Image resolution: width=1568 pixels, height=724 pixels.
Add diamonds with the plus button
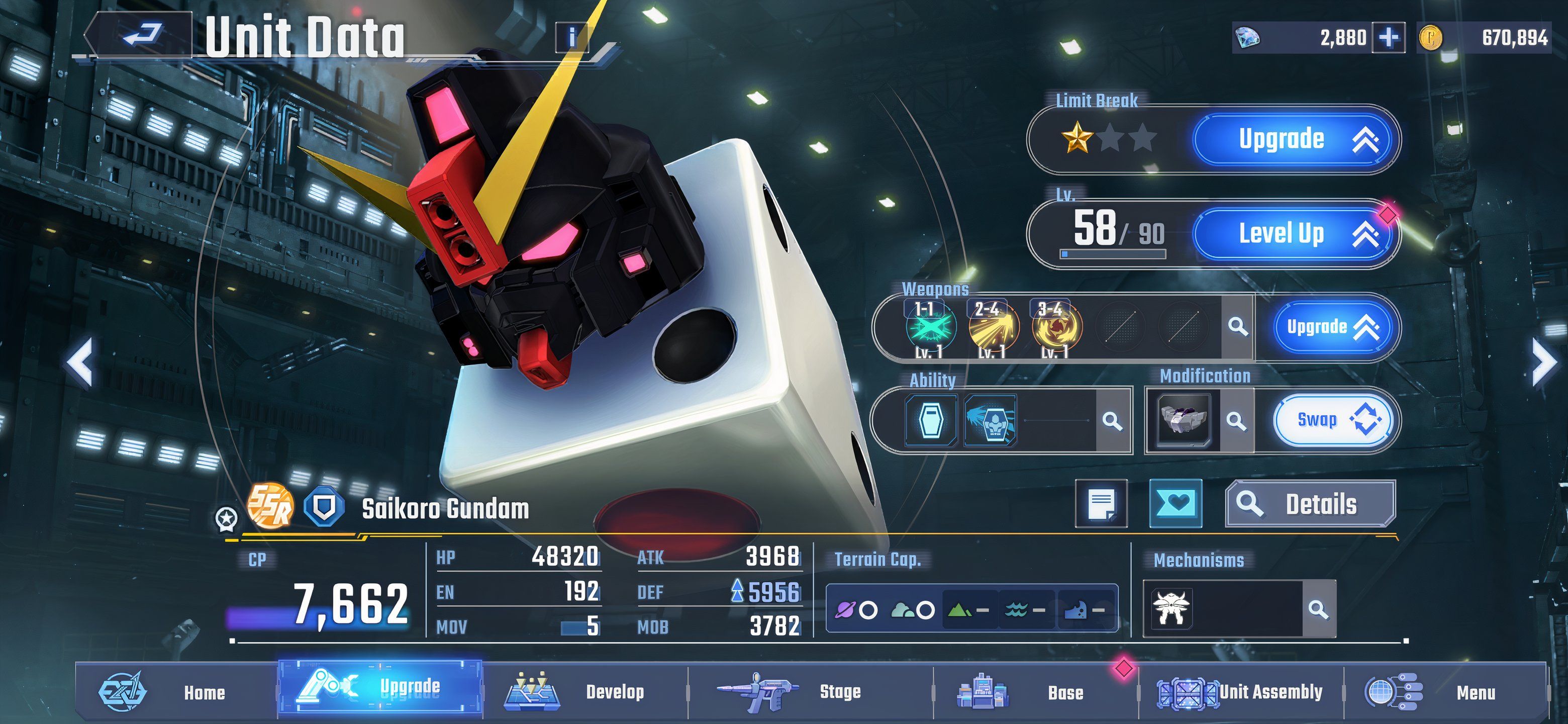(1389, 38)
